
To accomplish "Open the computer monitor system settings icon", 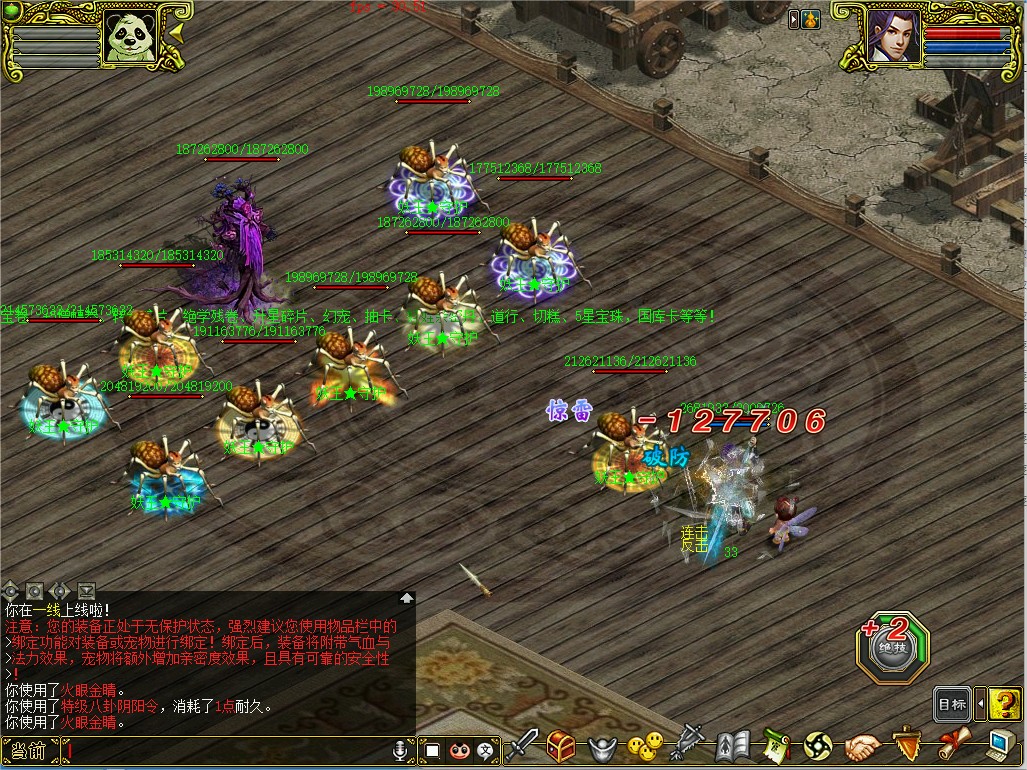I will point(998,746).
